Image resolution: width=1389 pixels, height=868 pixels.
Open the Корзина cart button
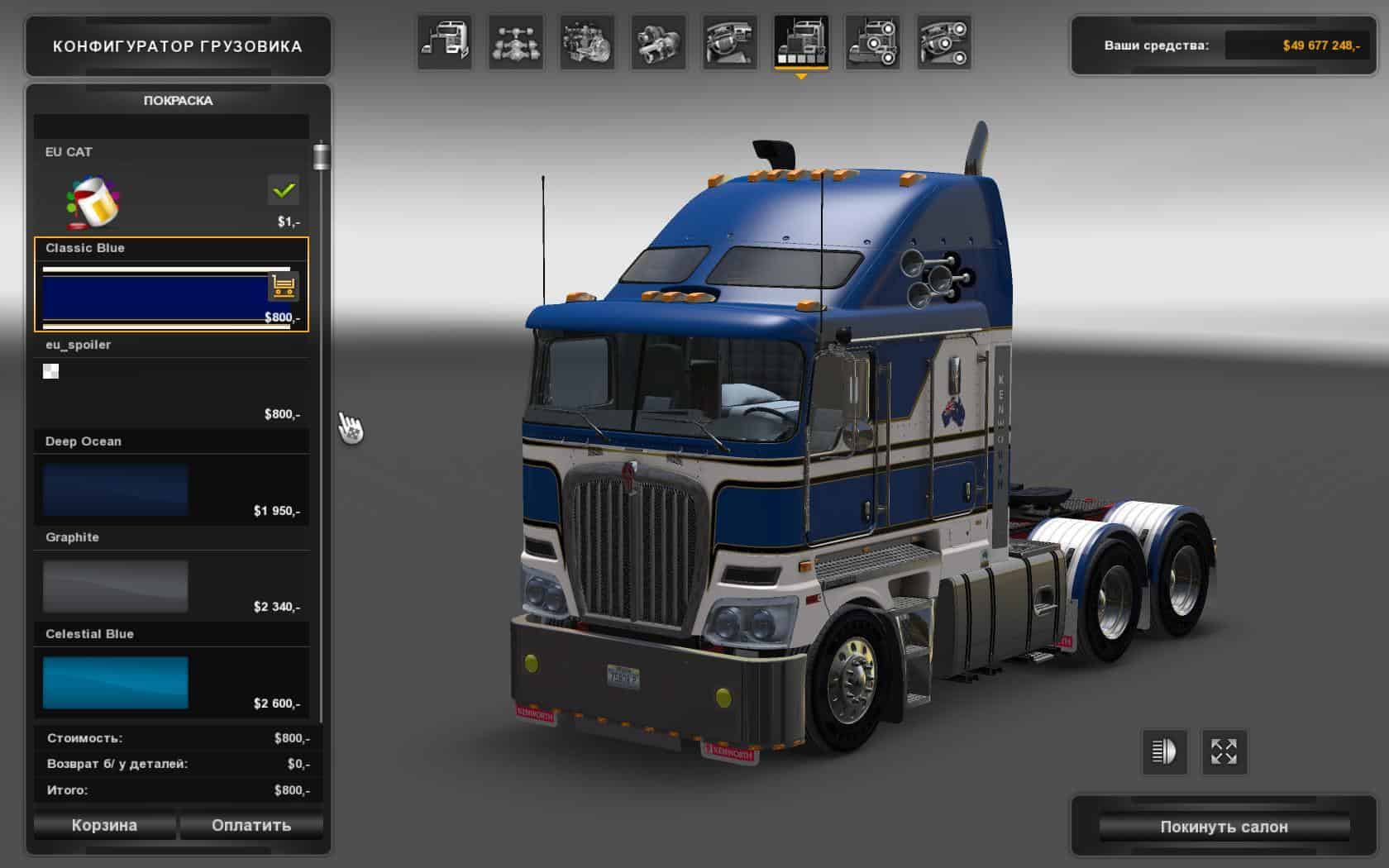[104, 825]
